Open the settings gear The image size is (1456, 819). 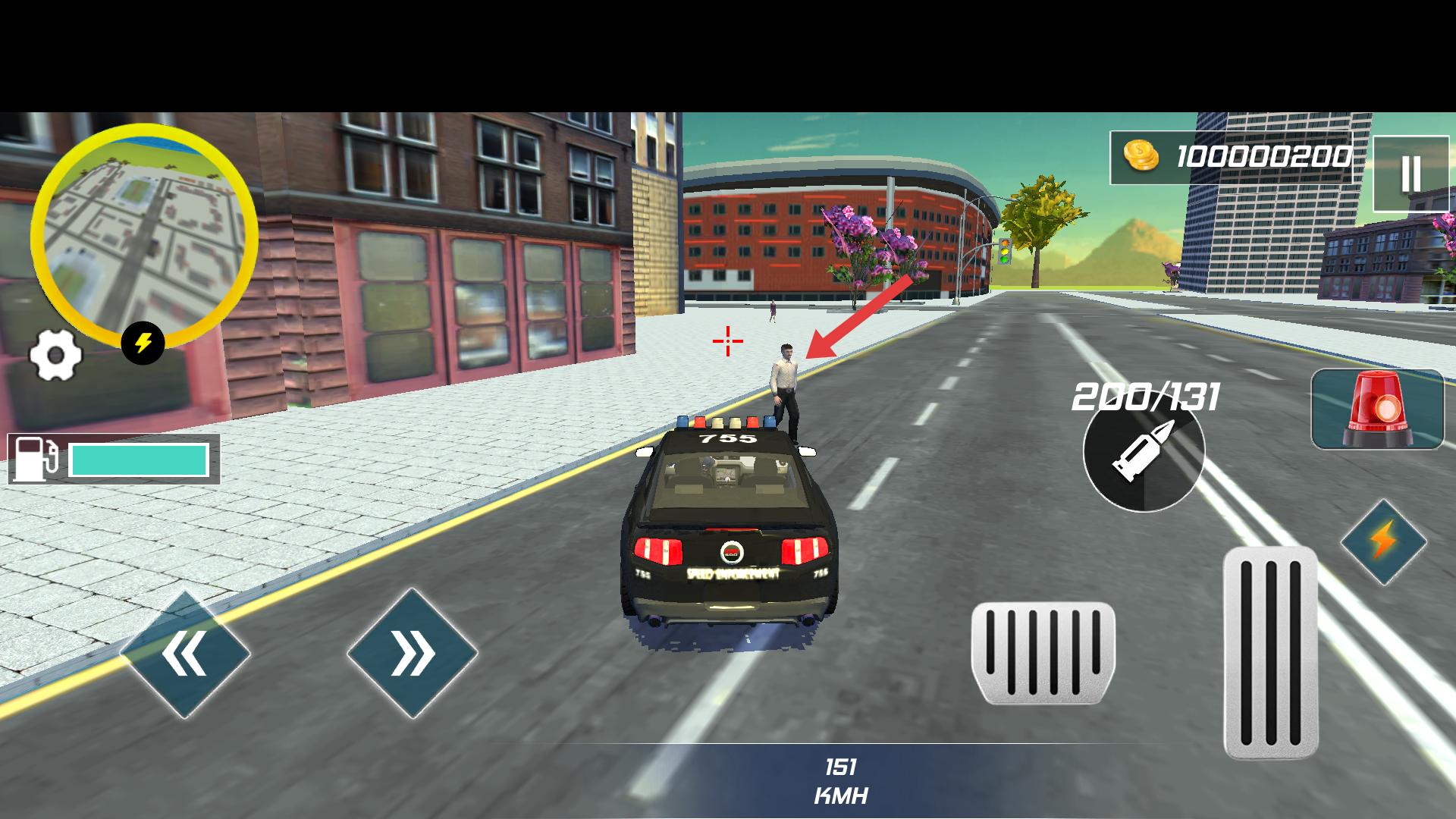(55, 355)
